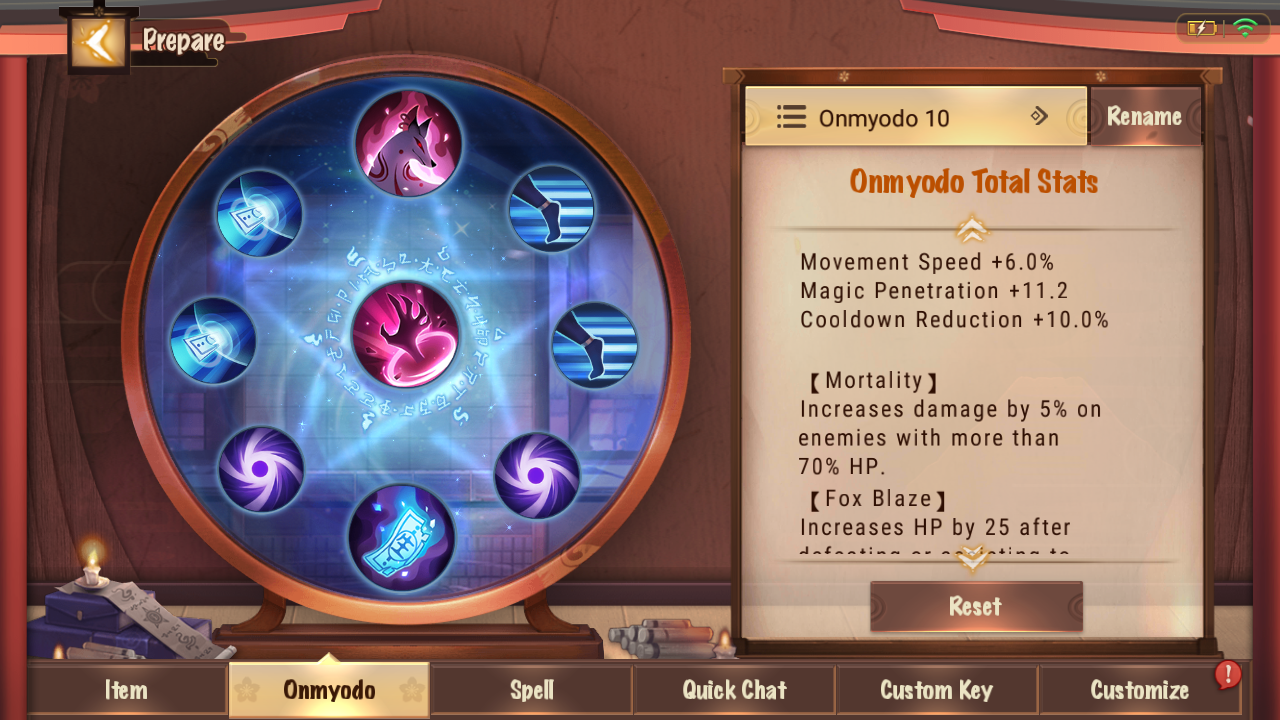Select the blue talisman Onmyodo slot
1280x720 pixels.
(x=401, y=538)
